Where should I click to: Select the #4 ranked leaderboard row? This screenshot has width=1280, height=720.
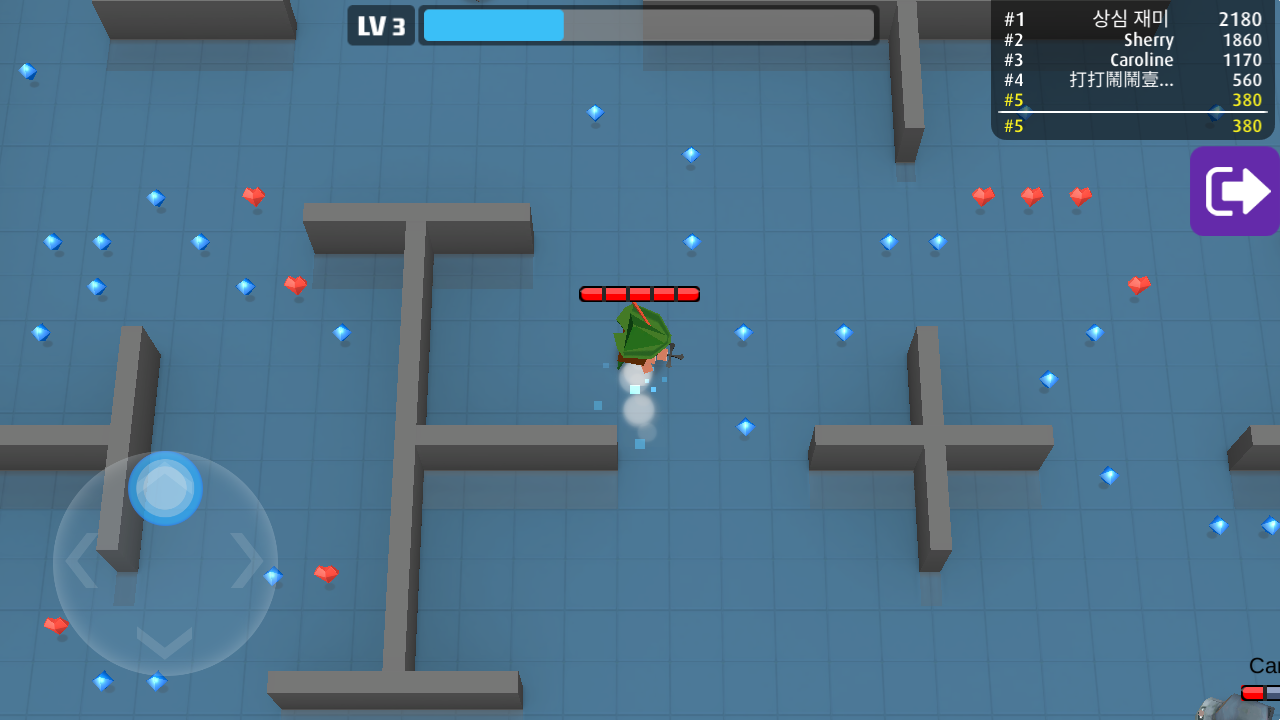1132,80
